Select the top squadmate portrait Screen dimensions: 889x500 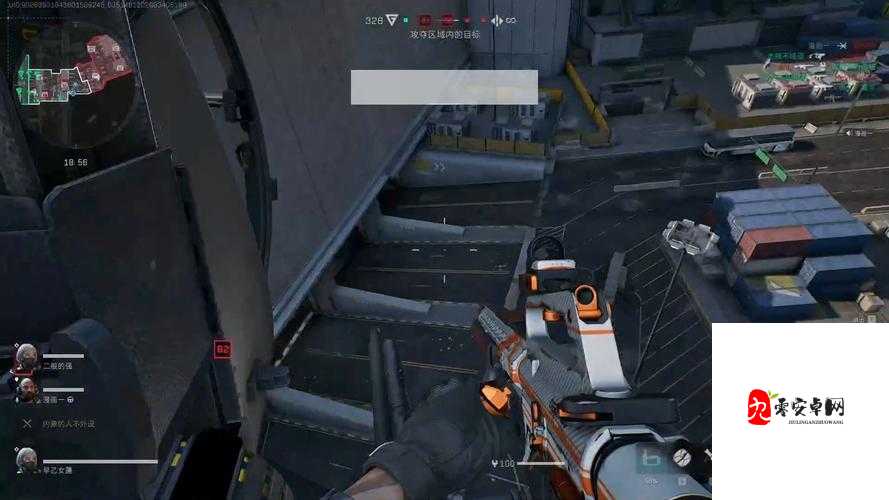coord(27,355)
